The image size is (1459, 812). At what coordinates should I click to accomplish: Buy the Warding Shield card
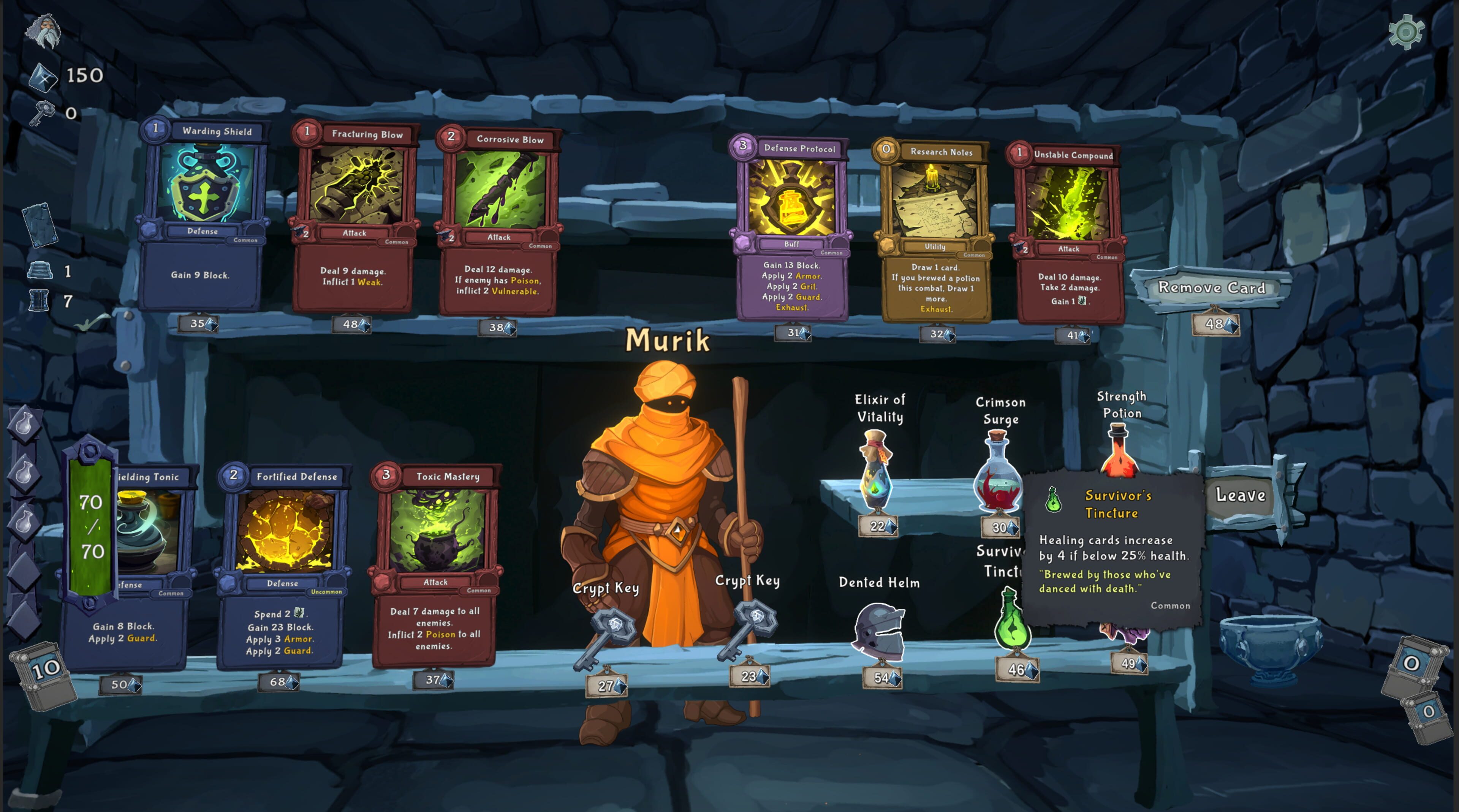point(202,215)
